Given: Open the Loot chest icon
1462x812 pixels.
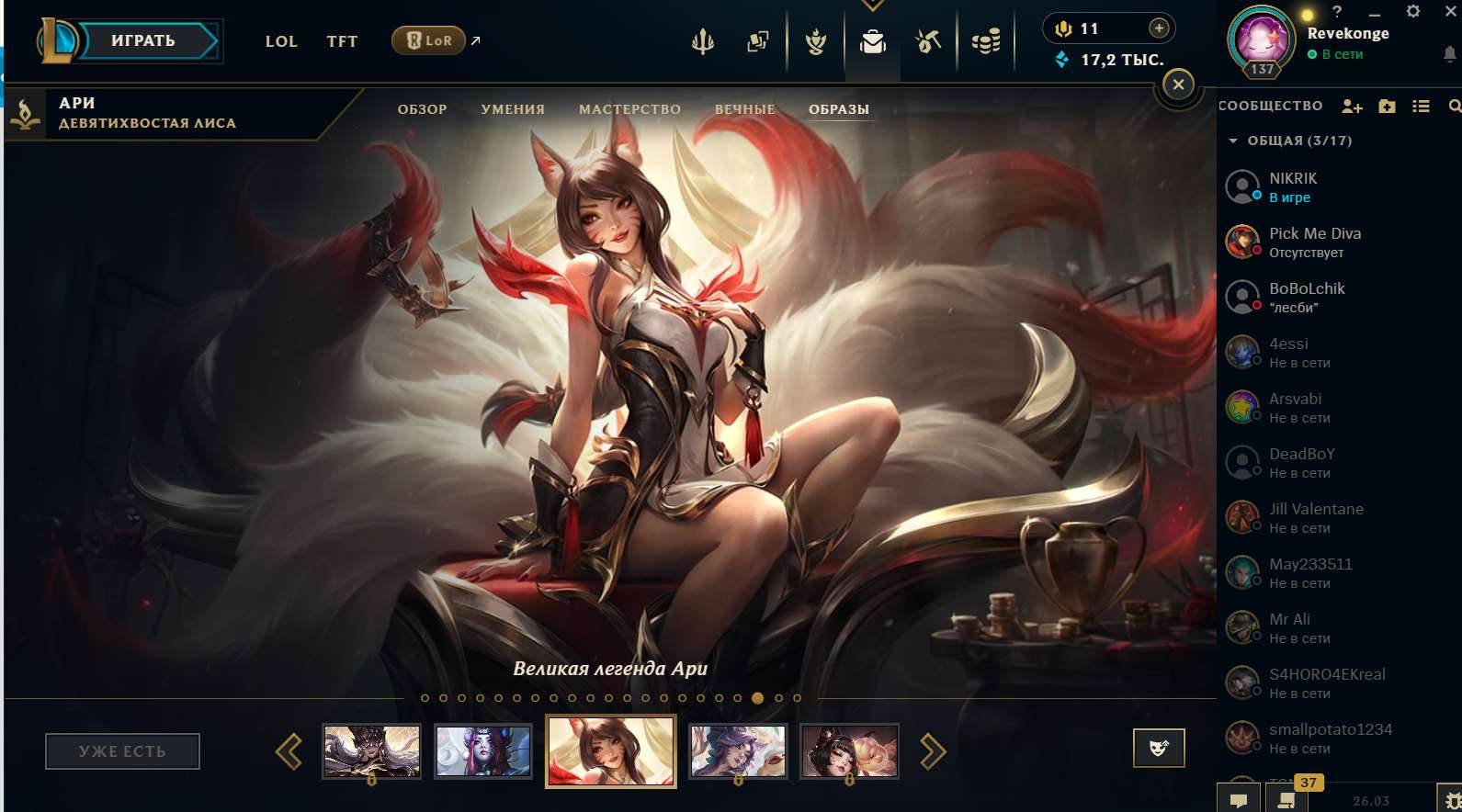Looking at the screenshot, I should click(815, 40).
